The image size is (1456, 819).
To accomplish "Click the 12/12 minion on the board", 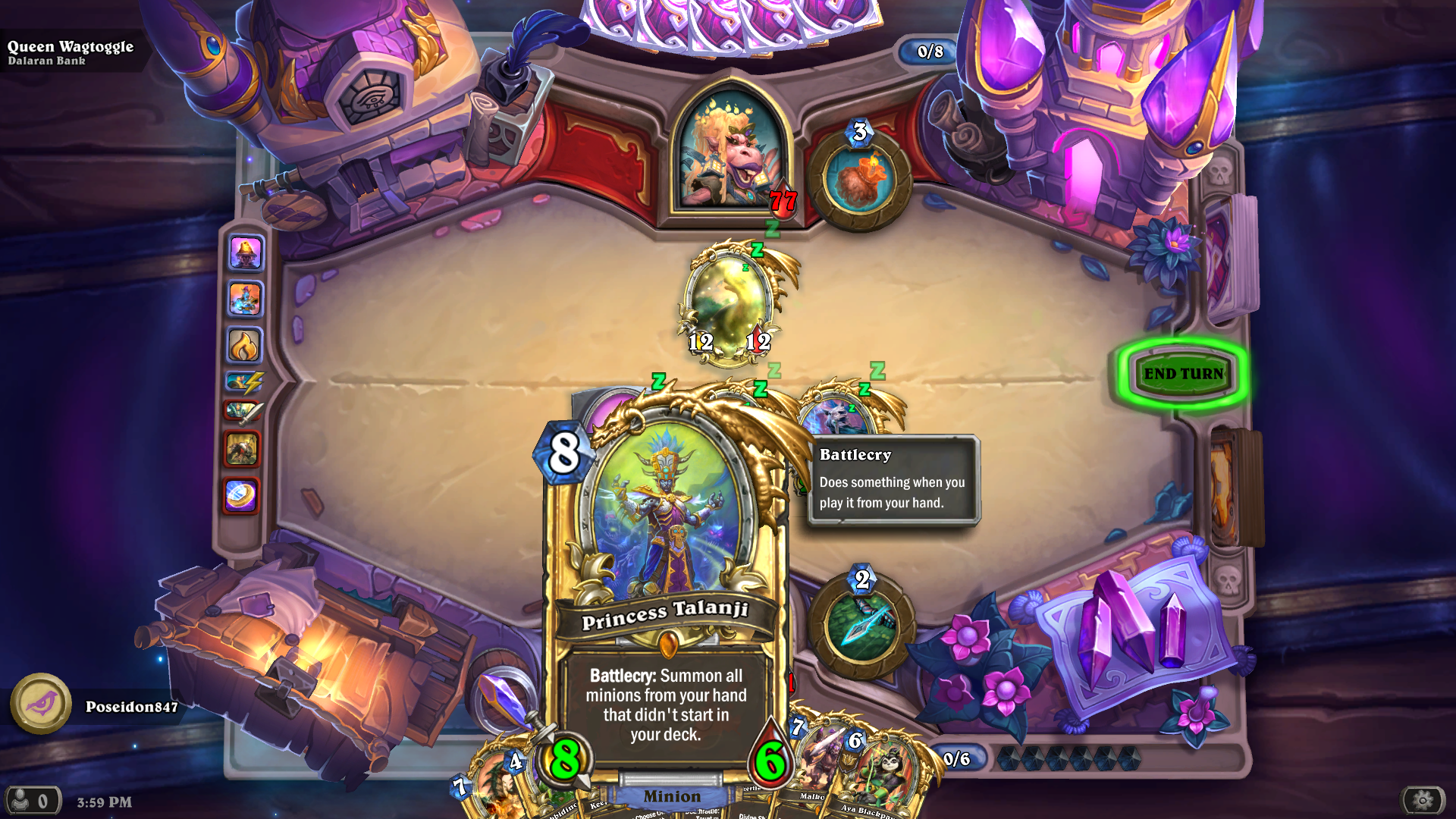I will tap(730, 303).
